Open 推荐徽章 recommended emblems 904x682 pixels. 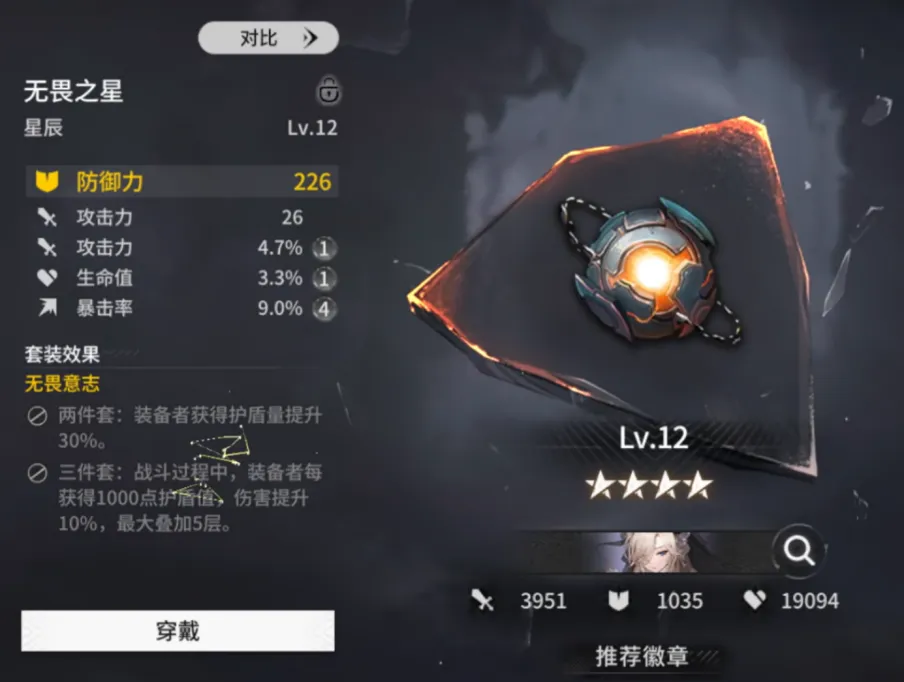(x=642, y=656)
